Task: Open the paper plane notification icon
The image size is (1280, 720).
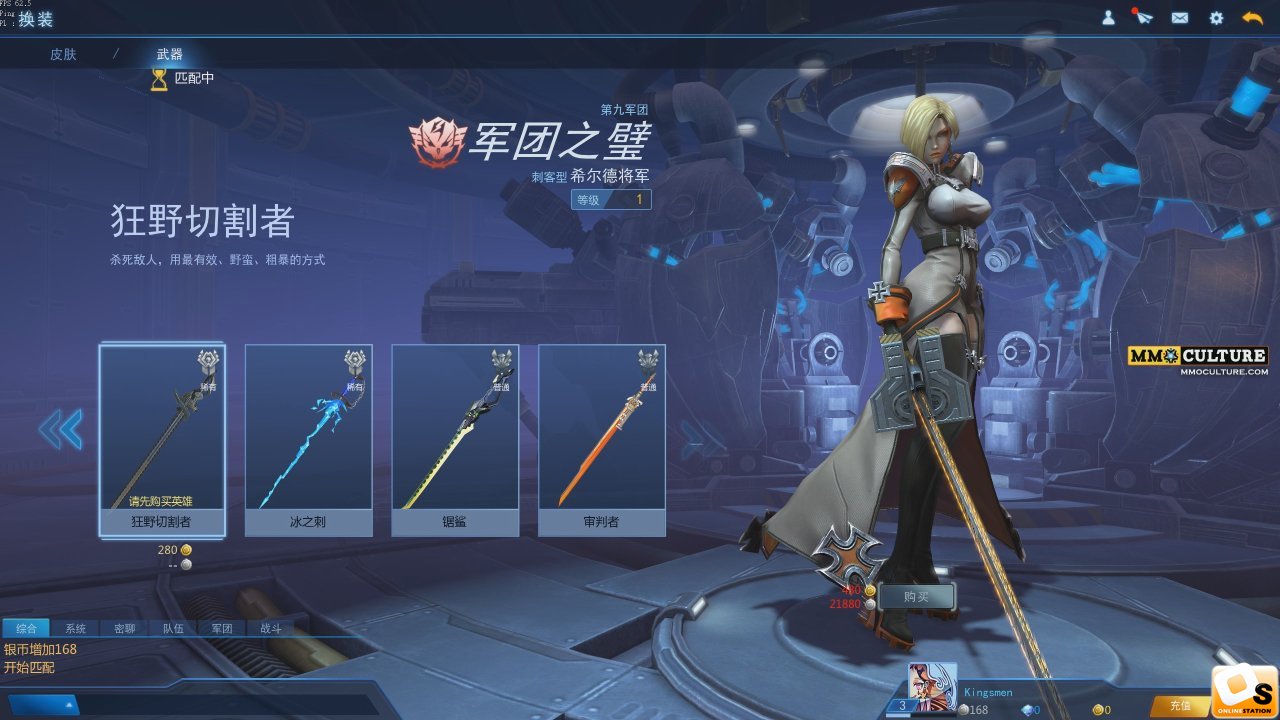Action: 1144,18
